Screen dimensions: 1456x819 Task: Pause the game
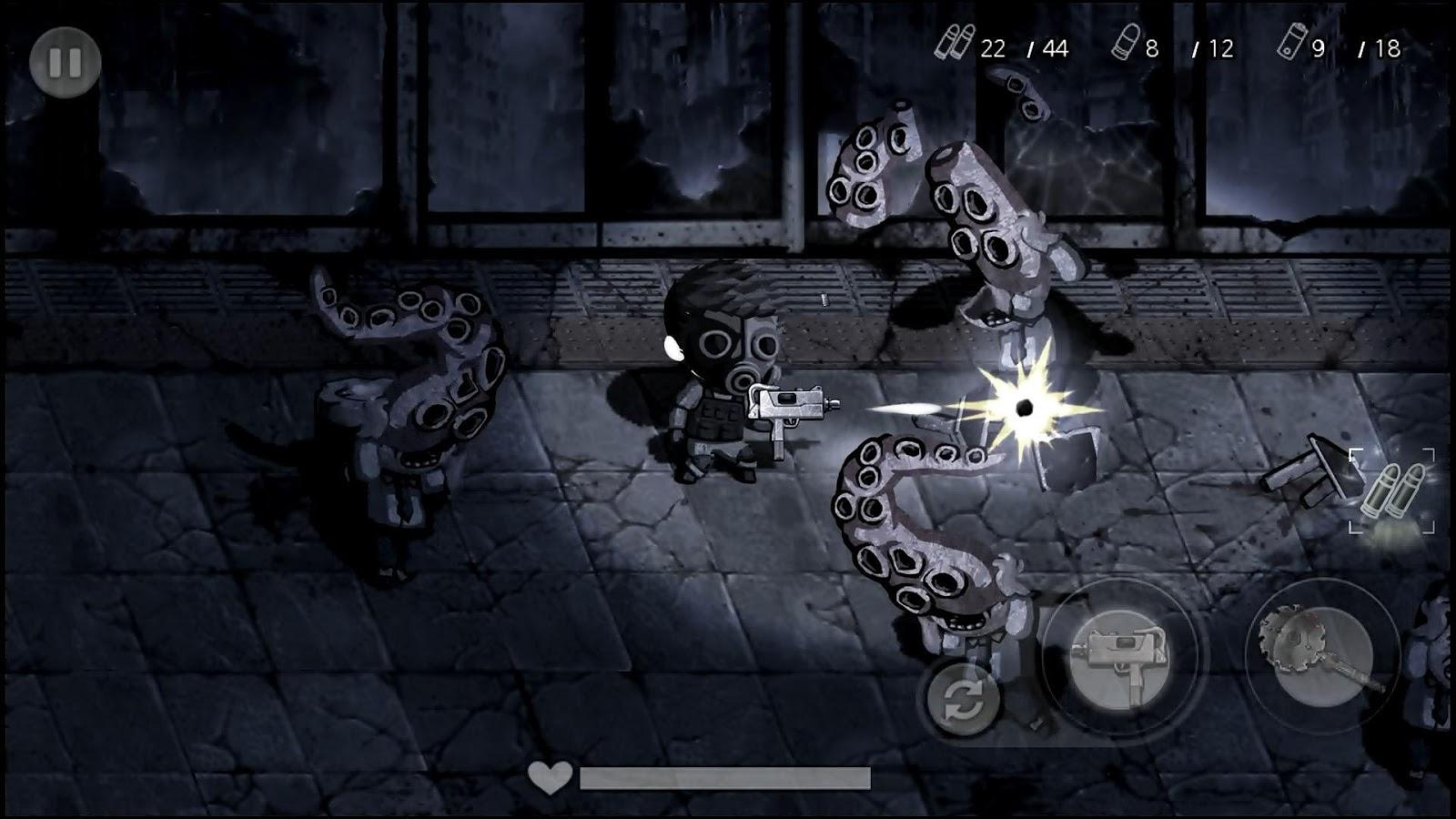(65, 62)
